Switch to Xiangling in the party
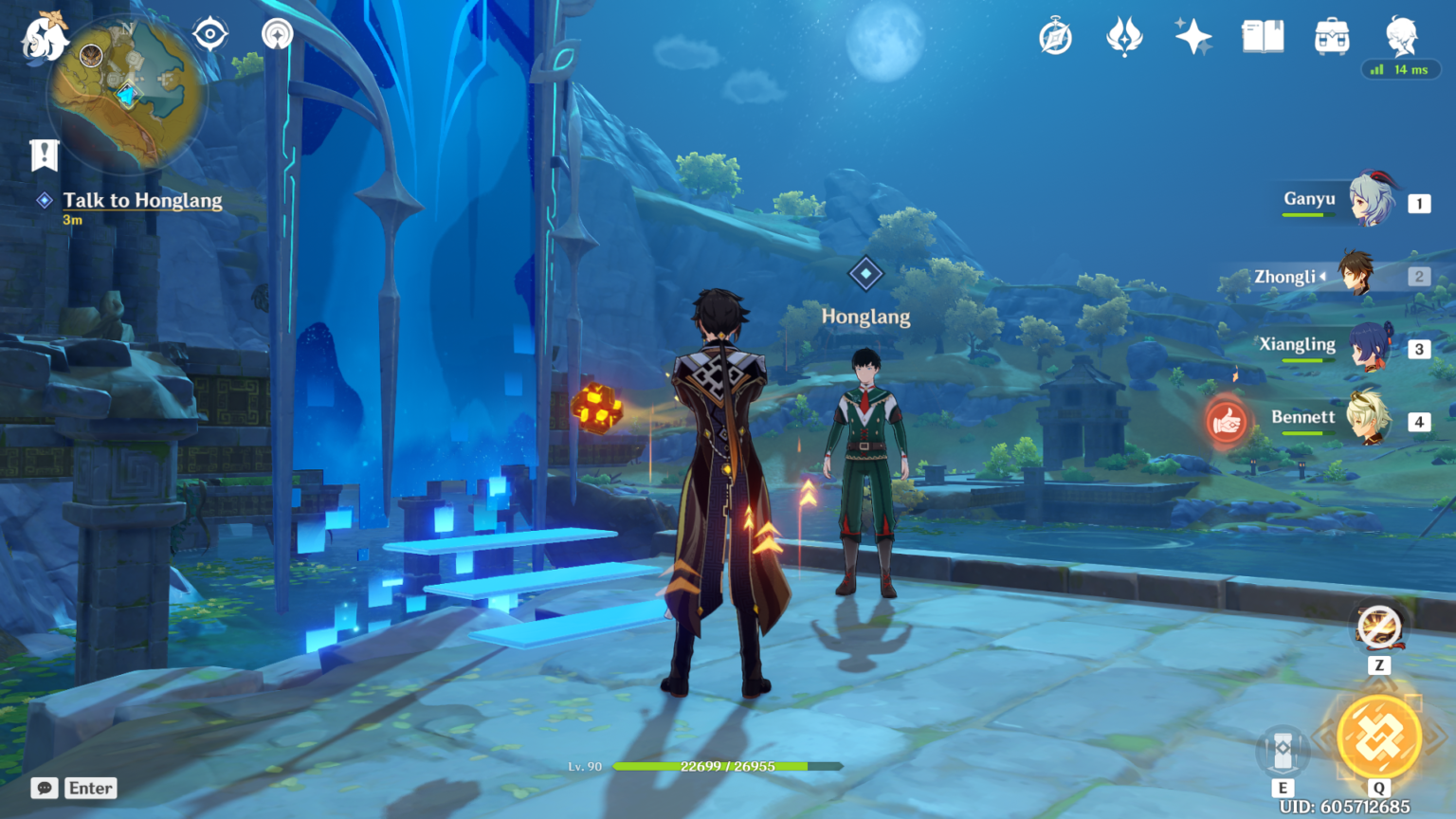The width and height of the screenshot is (1456, 819). tap(1371, 348)
